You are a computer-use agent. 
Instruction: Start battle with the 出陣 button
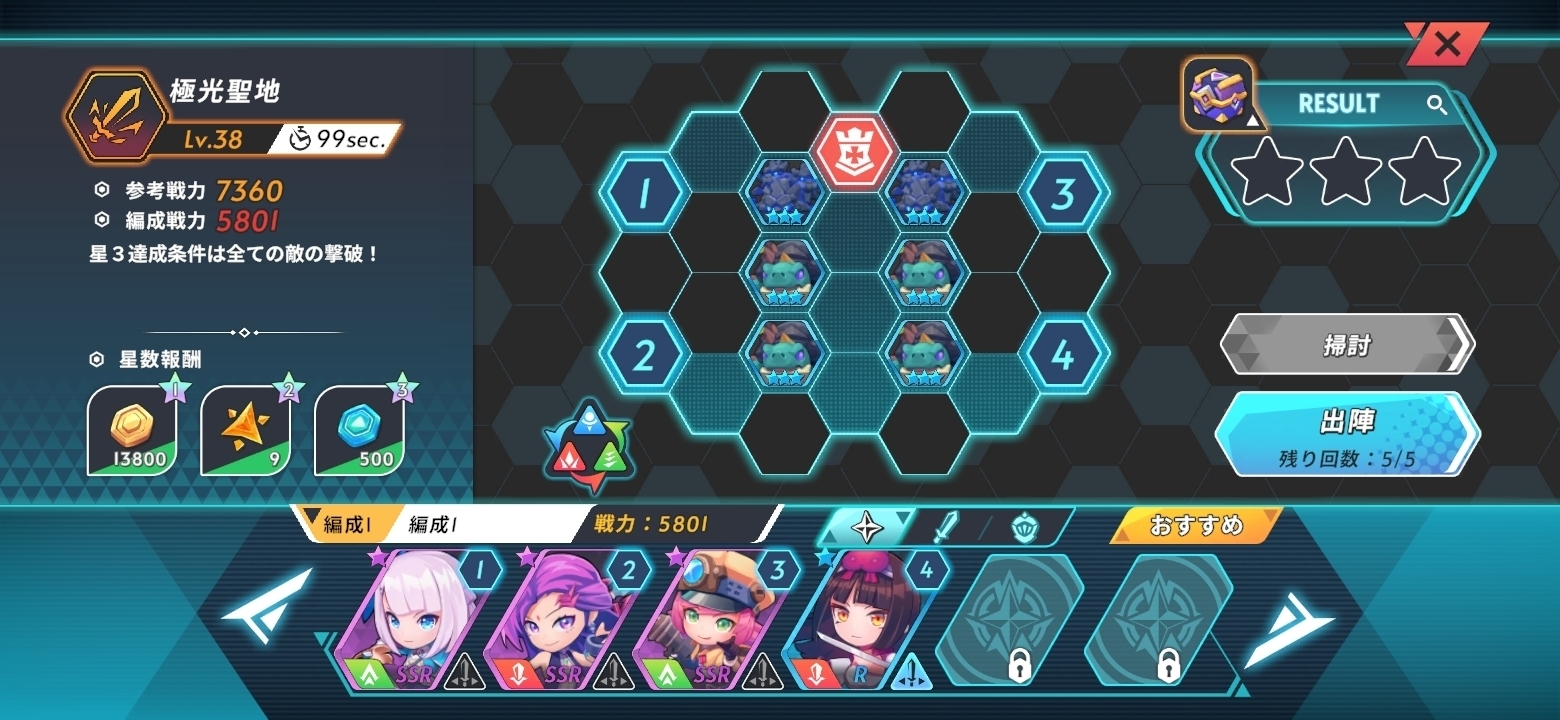[x=1346, y=434]
